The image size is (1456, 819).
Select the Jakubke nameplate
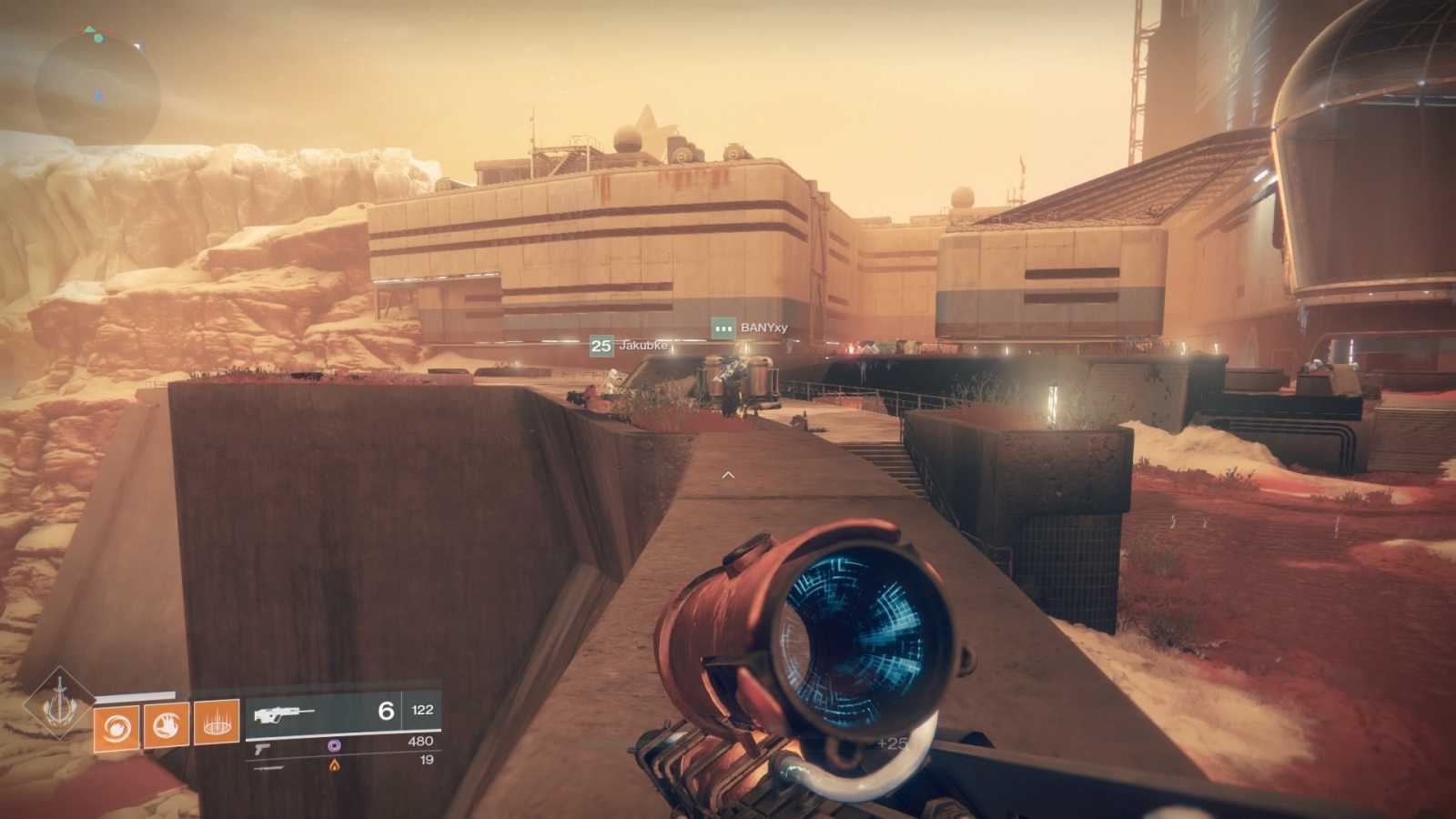[x=643, y=346]
